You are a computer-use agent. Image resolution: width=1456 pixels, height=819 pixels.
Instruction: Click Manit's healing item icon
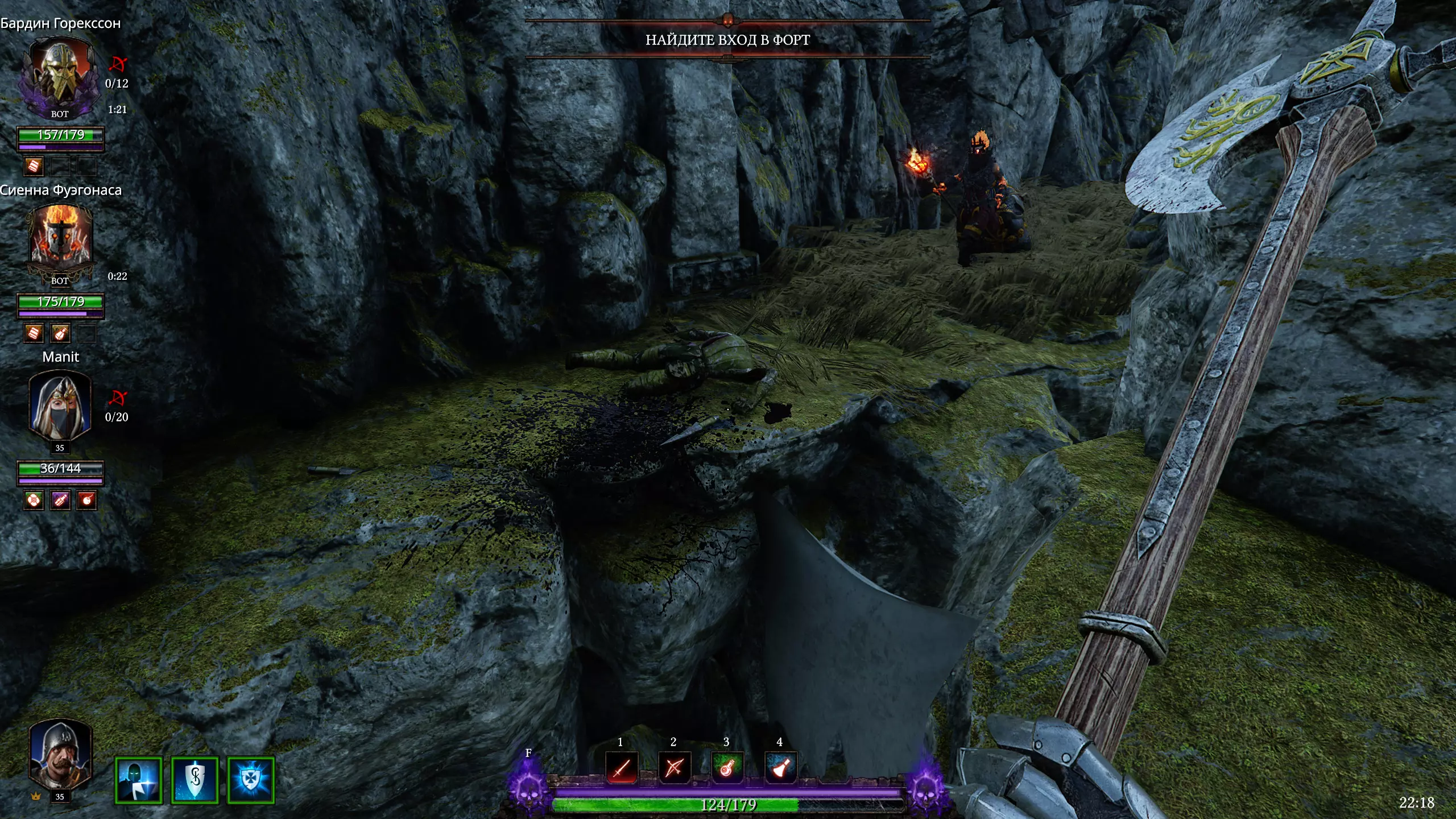[34, 500]
